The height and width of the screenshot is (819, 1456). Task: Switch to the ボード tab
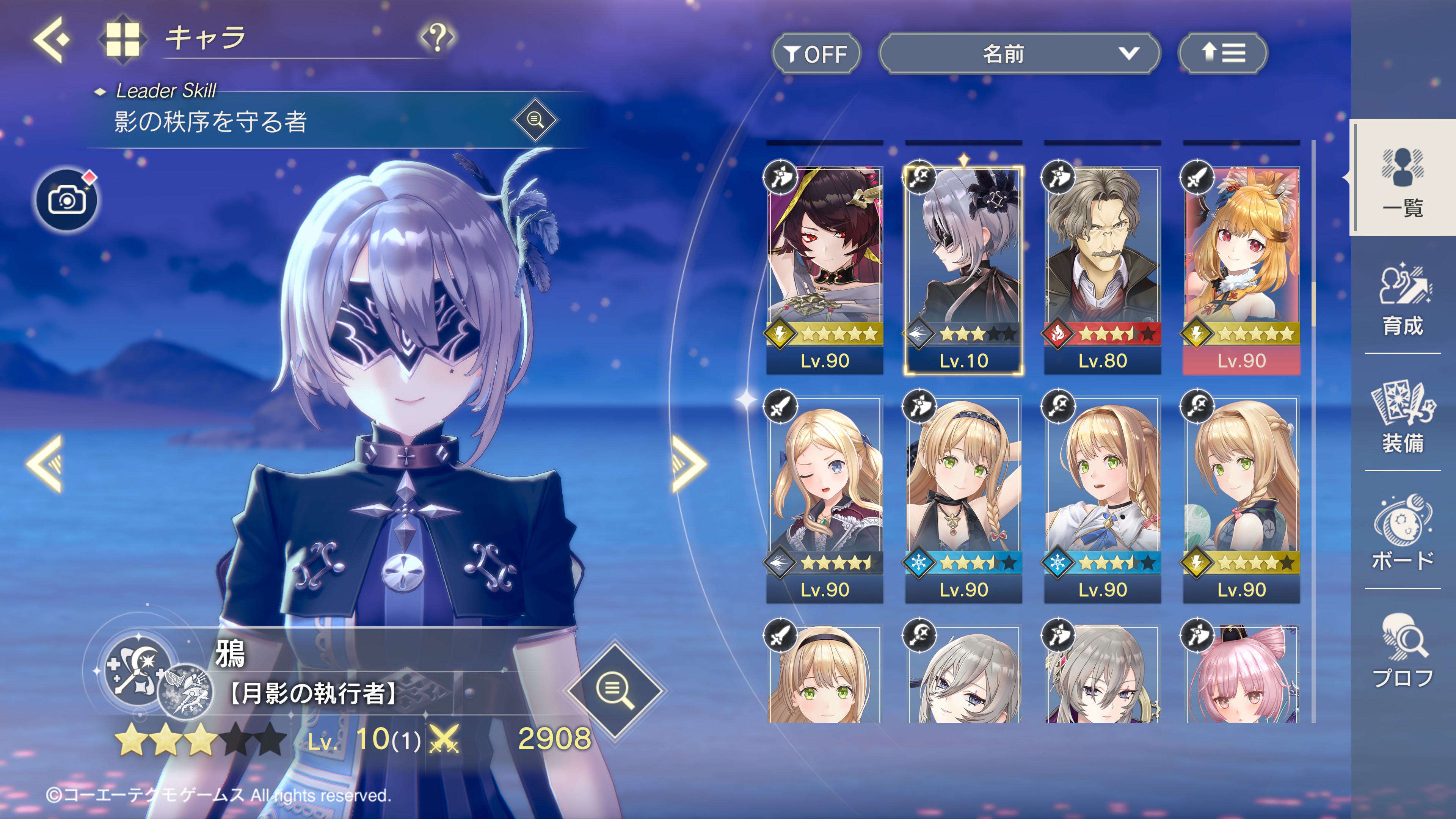click(1403, 533)
